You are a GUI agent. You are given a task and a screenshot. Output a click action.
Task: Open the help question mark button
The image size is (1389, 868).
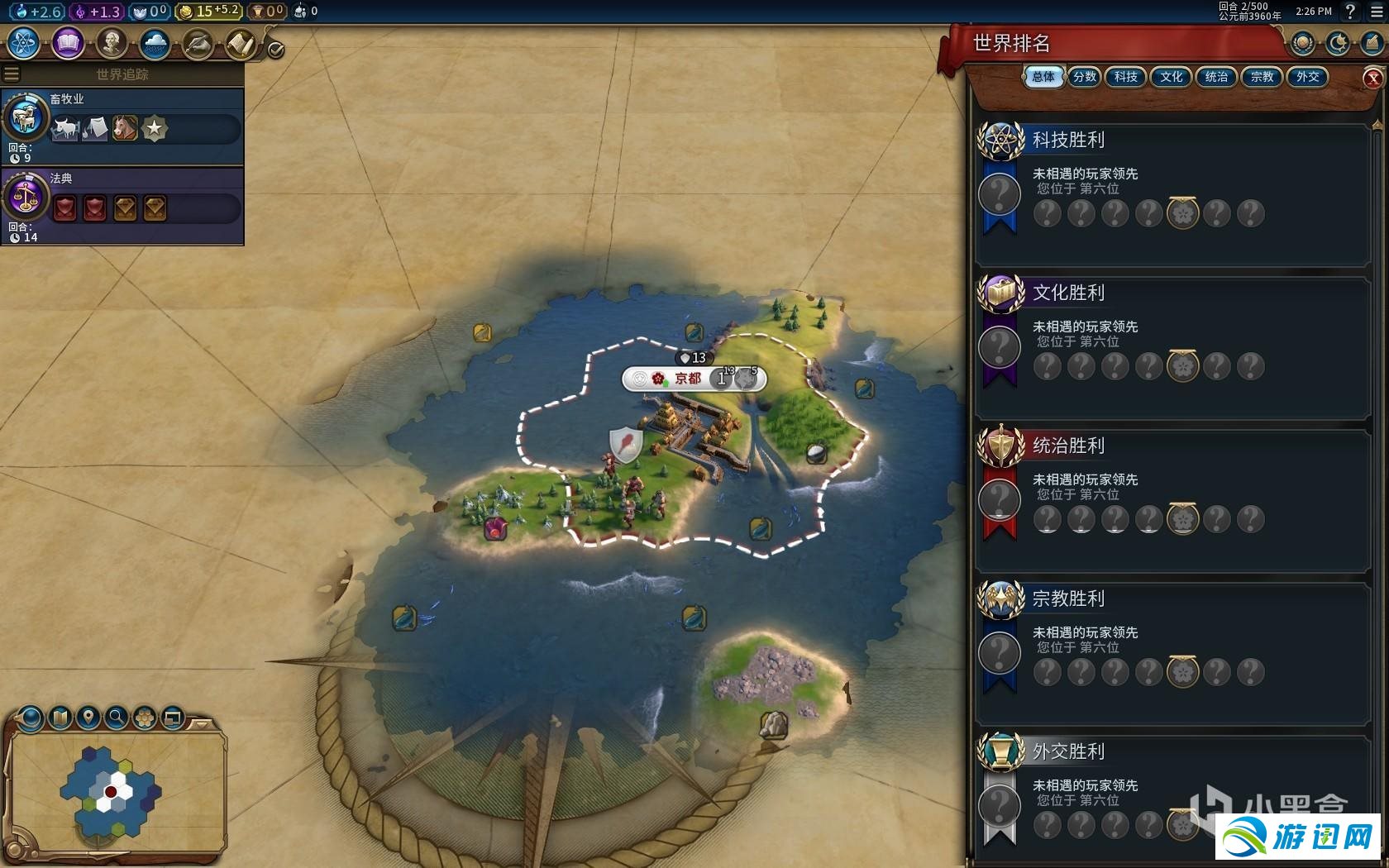(1350, 12)
